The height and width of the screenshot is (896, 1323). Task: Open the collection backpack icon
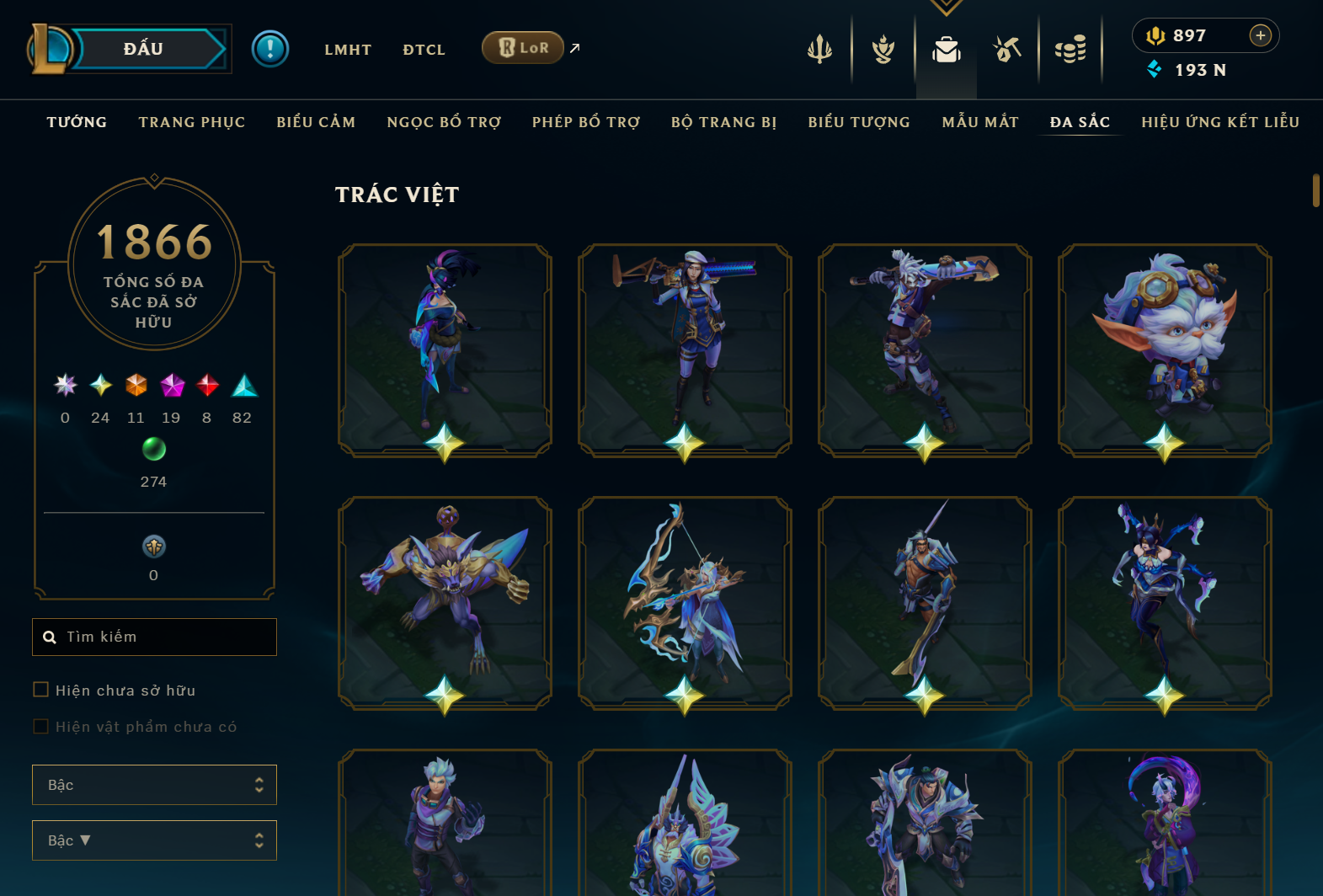pos(947,50)
